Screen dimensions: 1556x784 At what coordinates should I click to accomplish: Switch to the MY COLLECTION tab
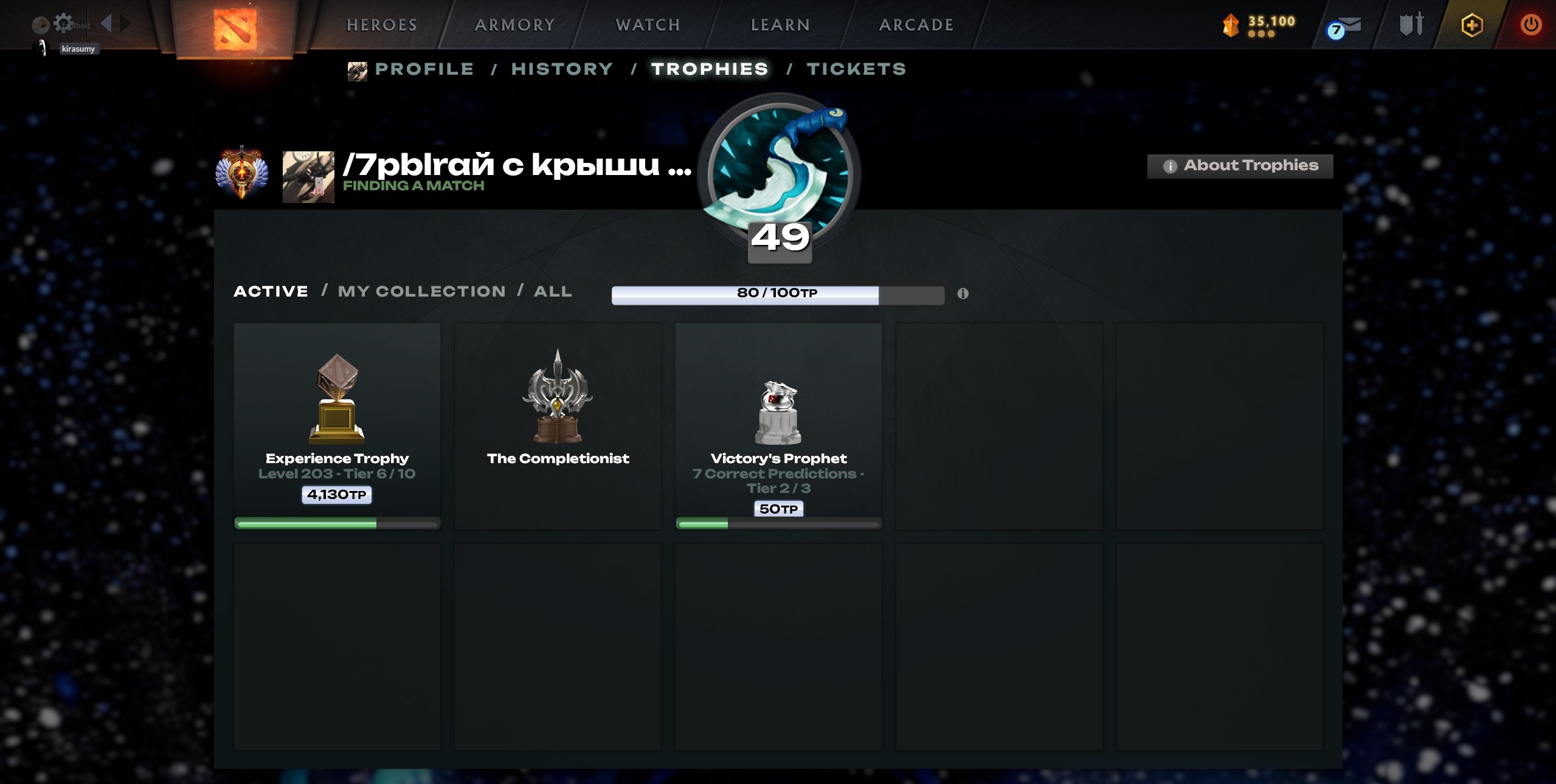click(x=421, y=291)
